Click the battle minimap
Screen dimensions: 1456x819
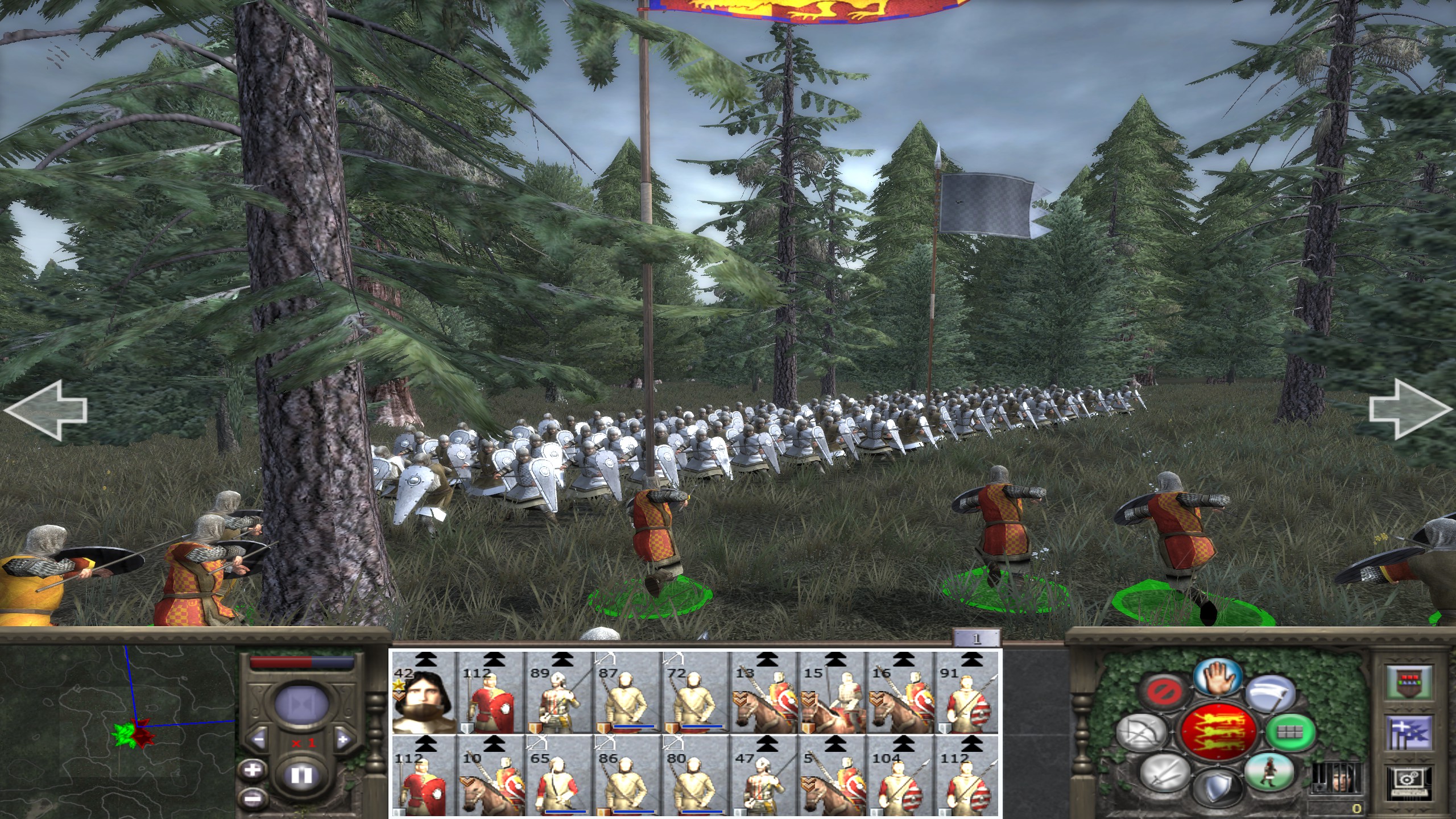coord(117,733)
